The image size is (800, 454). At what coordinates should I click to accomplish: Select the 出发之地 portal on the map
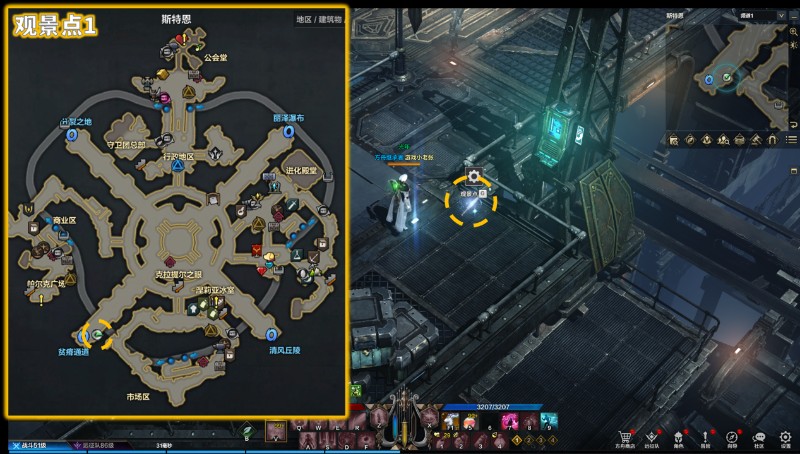(x=73, y=132)
